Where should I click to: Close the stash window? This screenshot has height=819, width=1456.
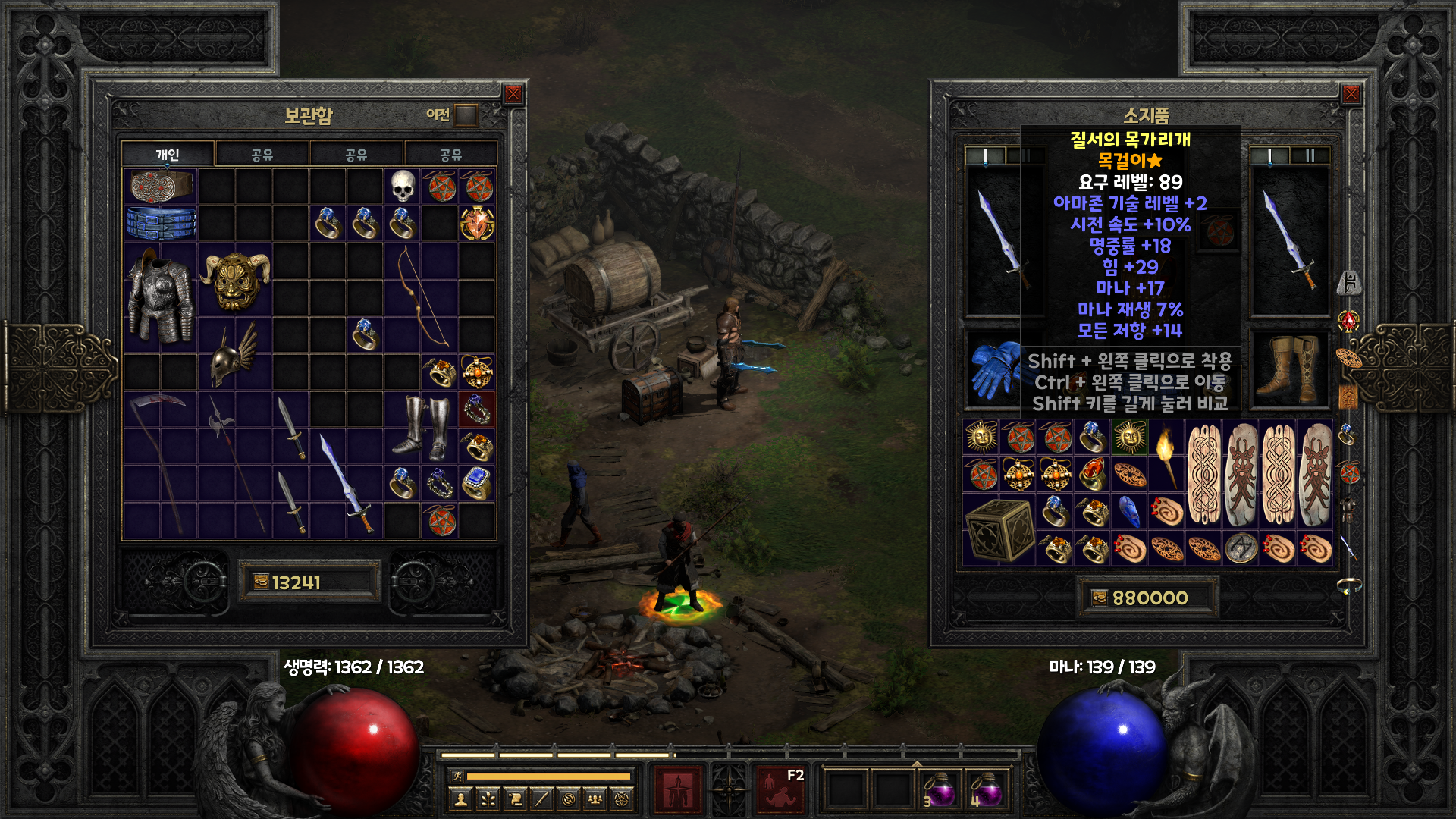pyautogui.click(x=513, y=94)
